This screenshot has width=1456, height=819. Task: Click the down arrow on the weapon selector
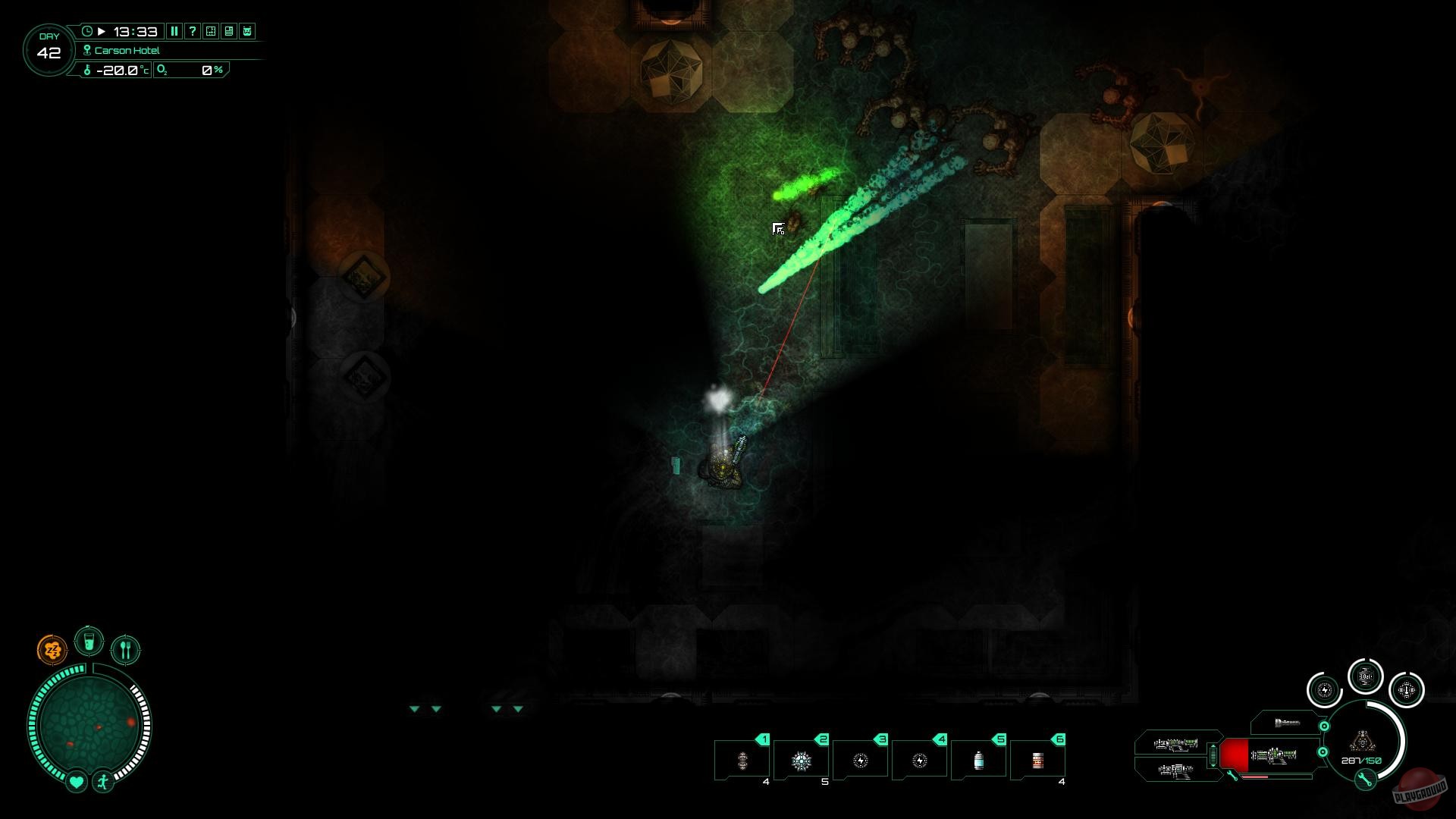[x=1213, y=766]
